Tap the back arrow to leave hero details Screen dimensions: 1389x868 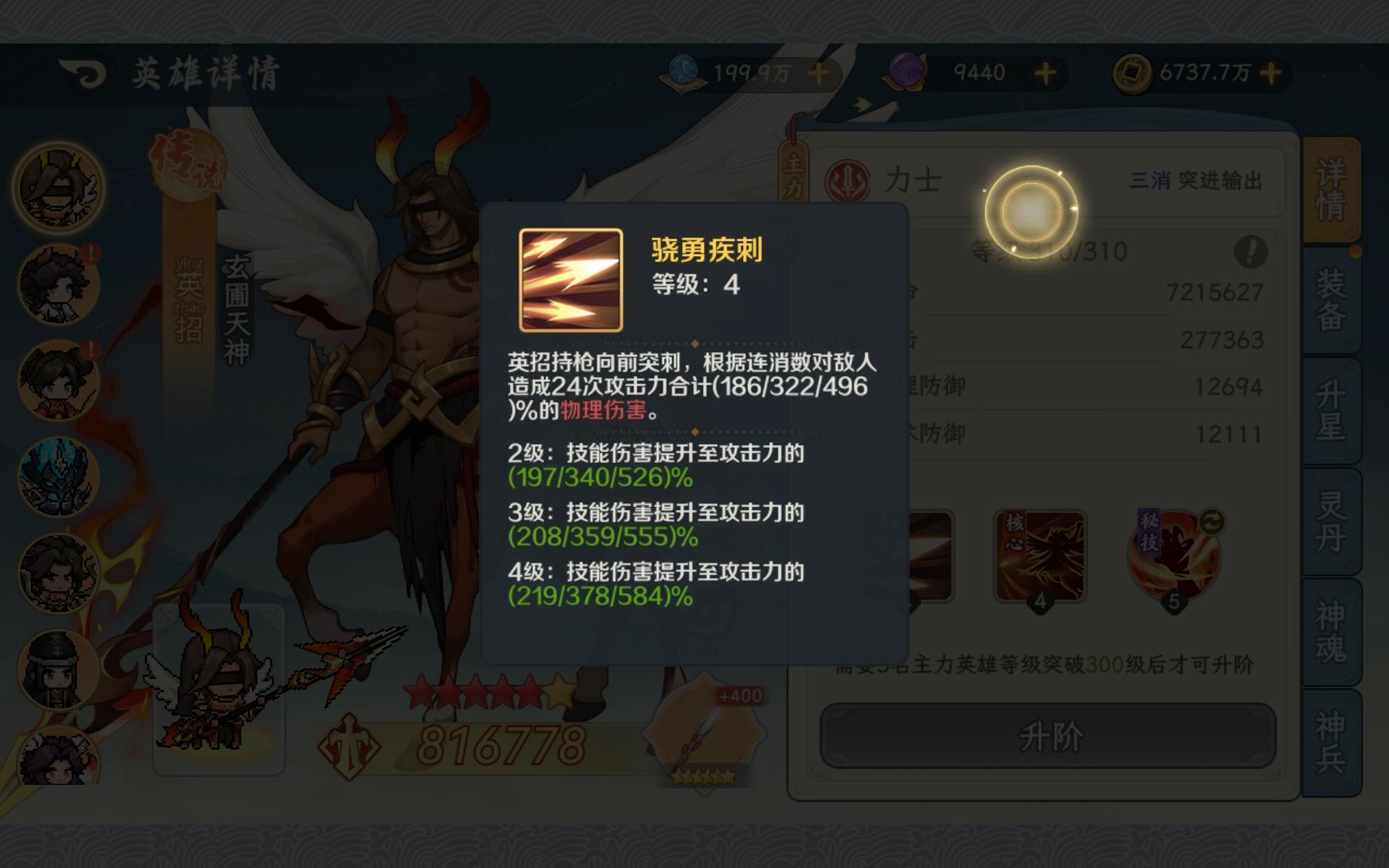[83, 72]
